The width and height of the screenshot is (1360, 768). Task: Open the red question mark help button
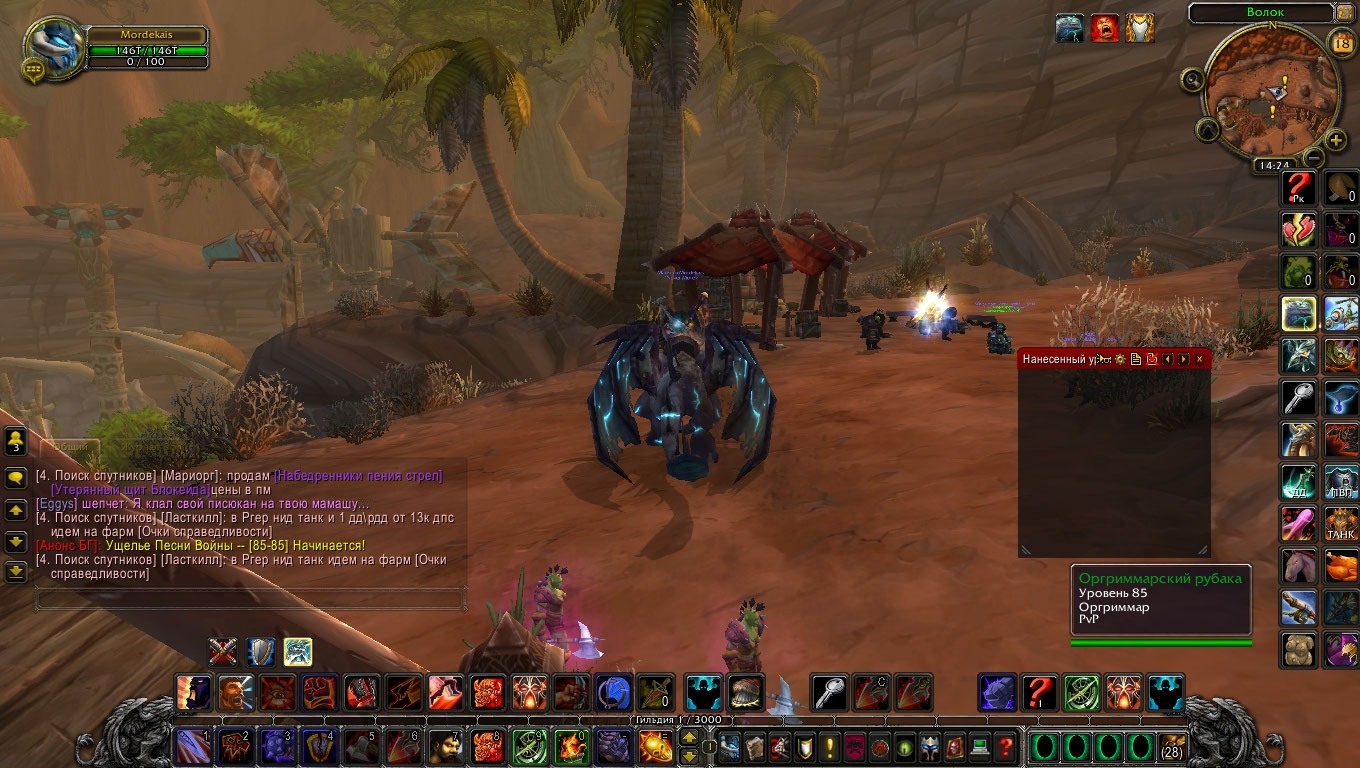tap(1006, 747)
